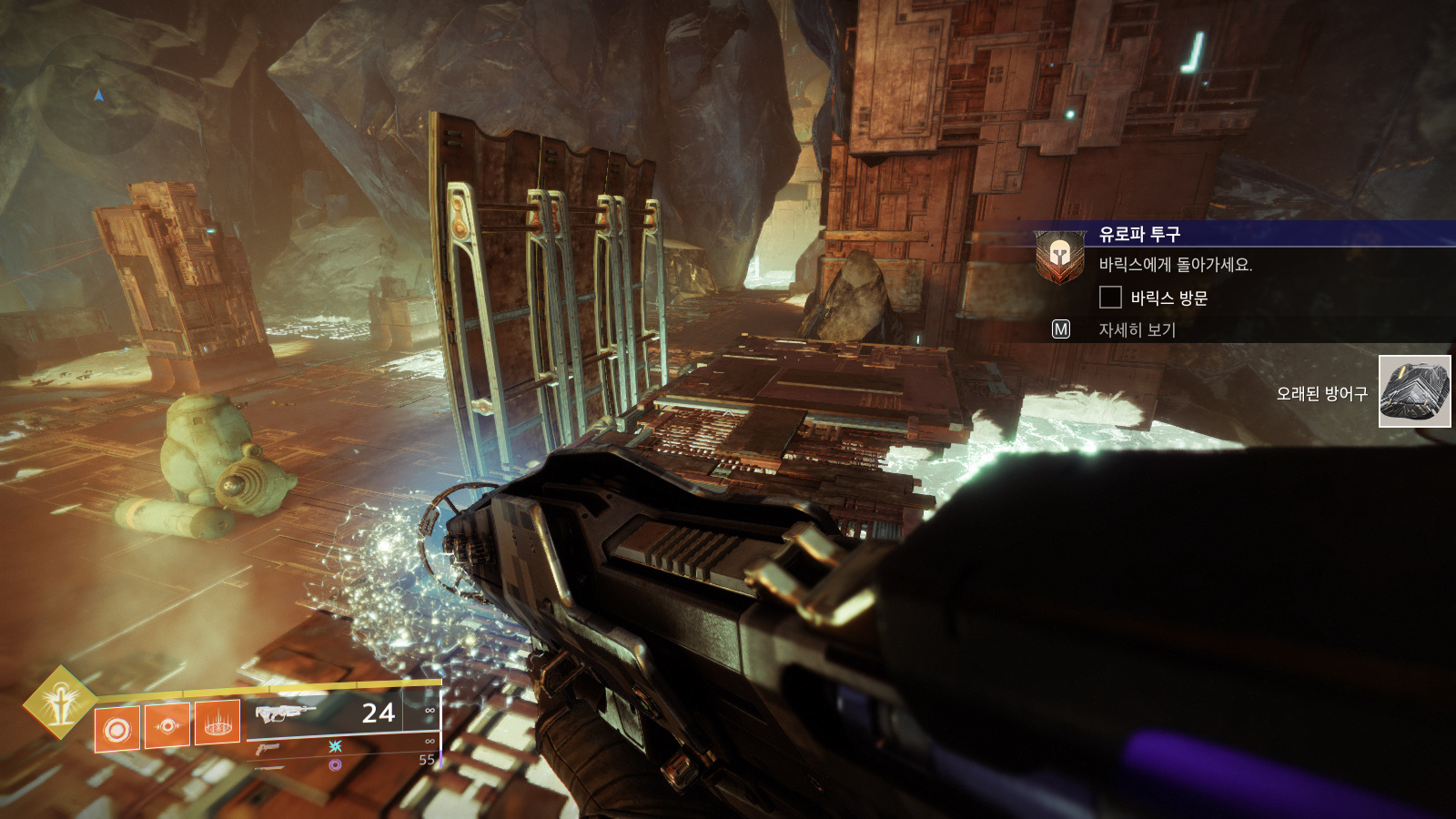
Task: Open the 유로파 투구 quest tracker title
Action: pos(1139,234)
